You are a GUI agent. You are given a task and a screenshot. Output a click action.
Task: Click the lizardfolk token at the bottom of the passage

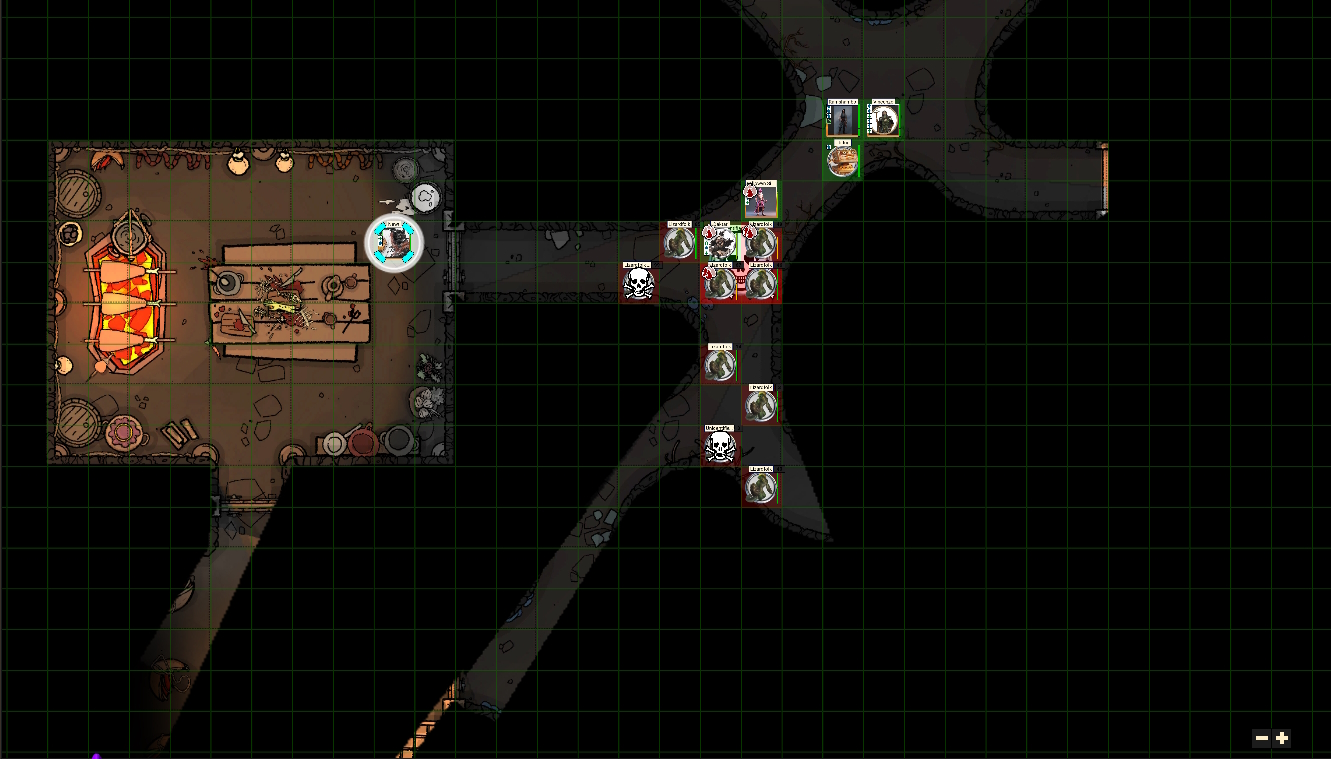[761, 487]
